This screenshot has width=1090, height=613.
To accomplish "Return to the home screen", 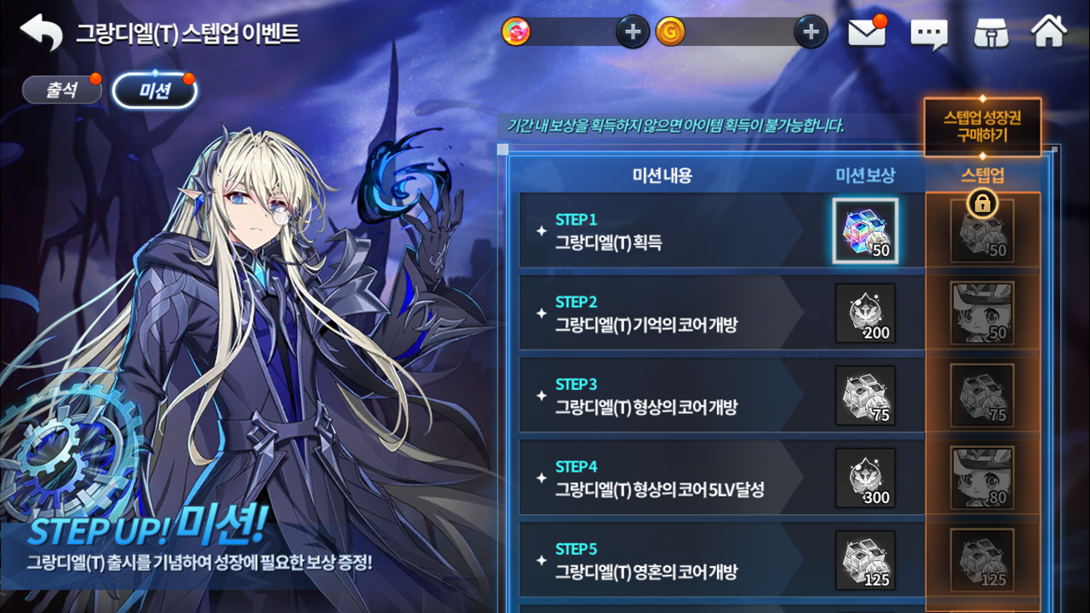I will tap(1049, 32).
